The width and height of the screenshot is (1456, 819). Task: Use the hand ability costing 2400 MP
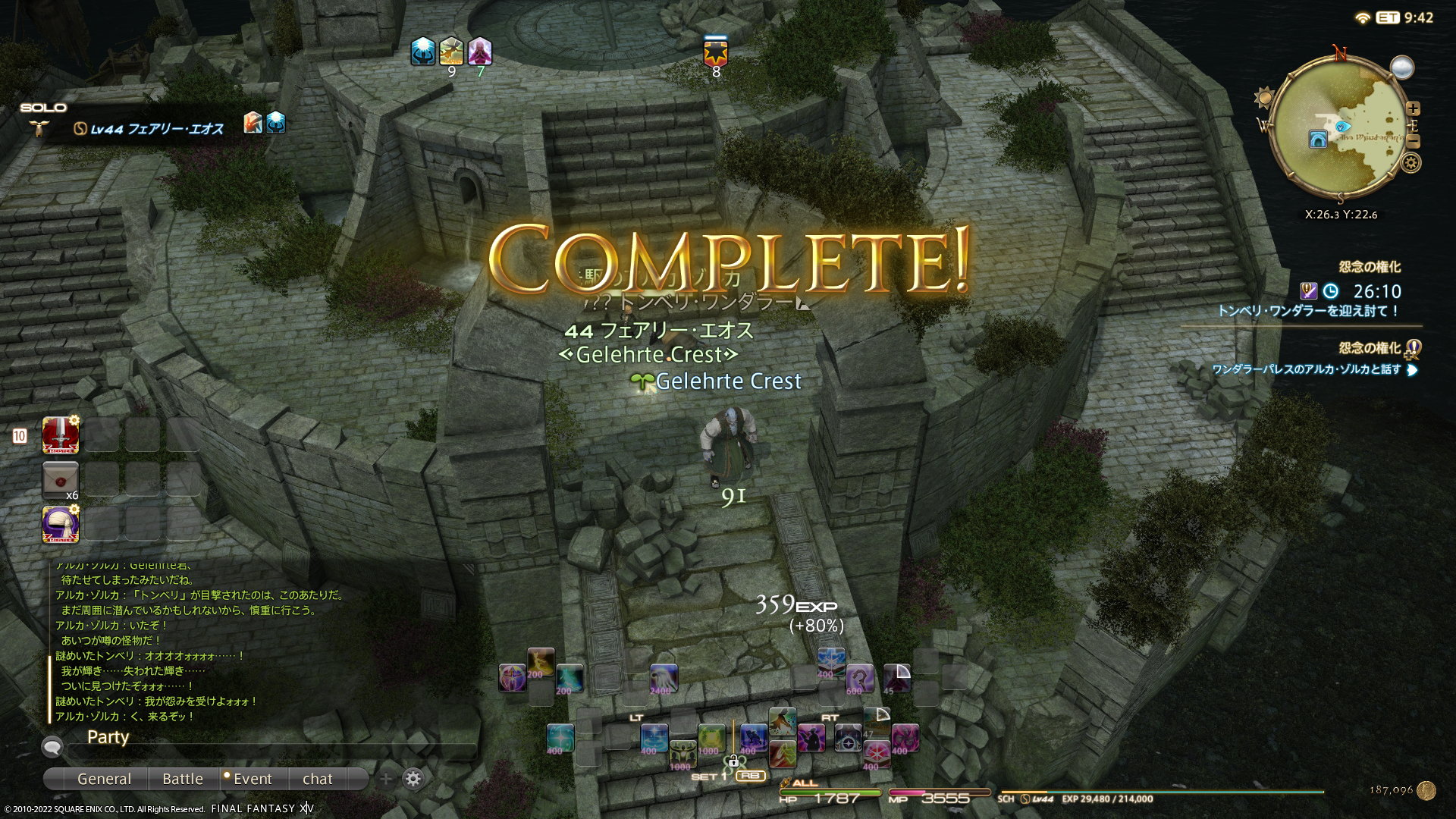click(662, 678)
